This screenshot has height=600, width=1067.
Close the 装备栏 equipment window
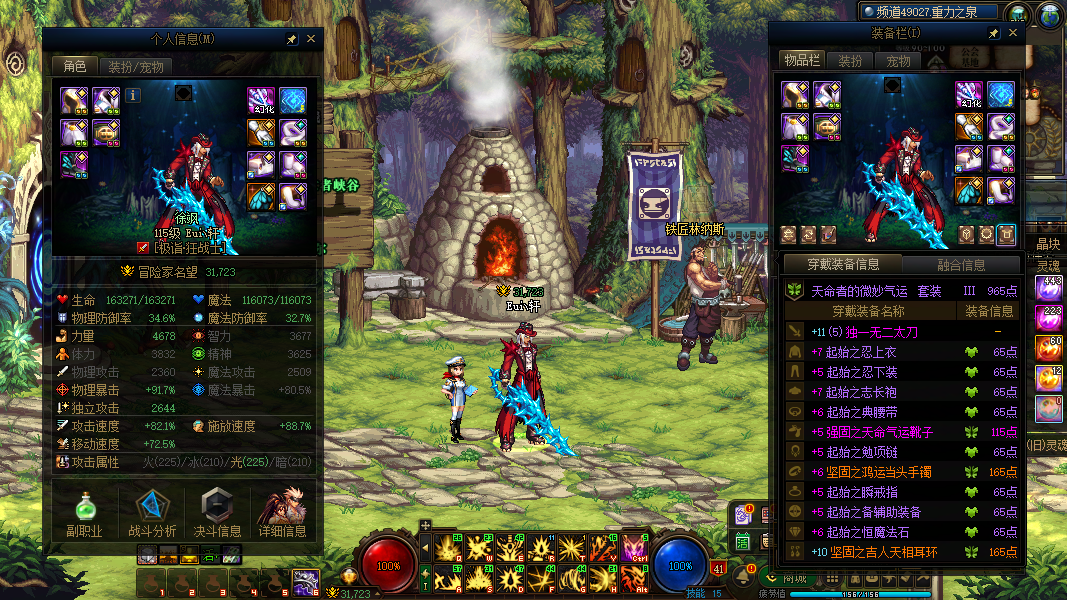1013,34
